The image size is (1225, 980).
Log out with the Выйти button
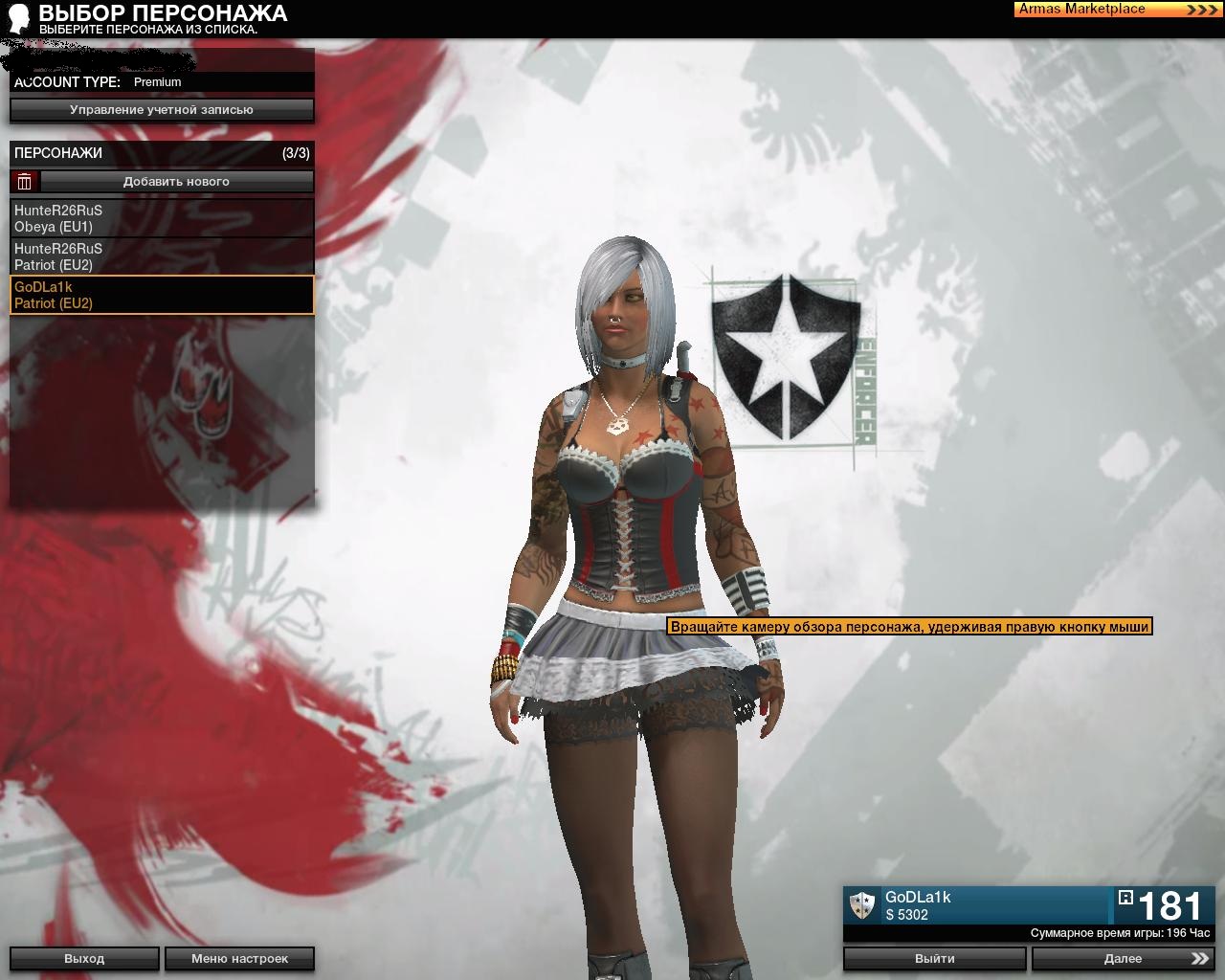934,958
